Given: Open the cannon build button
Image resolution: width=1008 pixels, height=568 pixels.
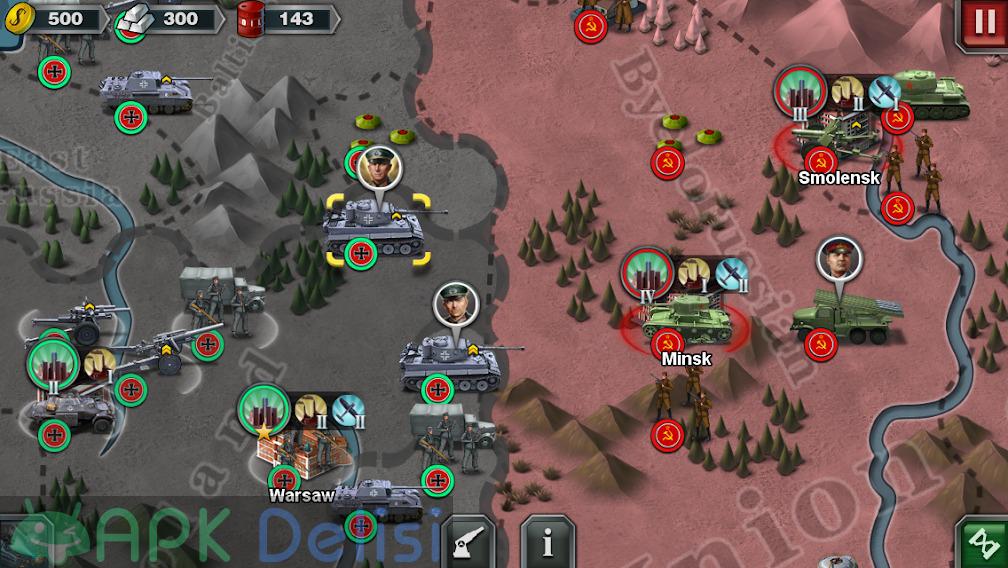Looking at the screenshot, I should click(469, 543).
